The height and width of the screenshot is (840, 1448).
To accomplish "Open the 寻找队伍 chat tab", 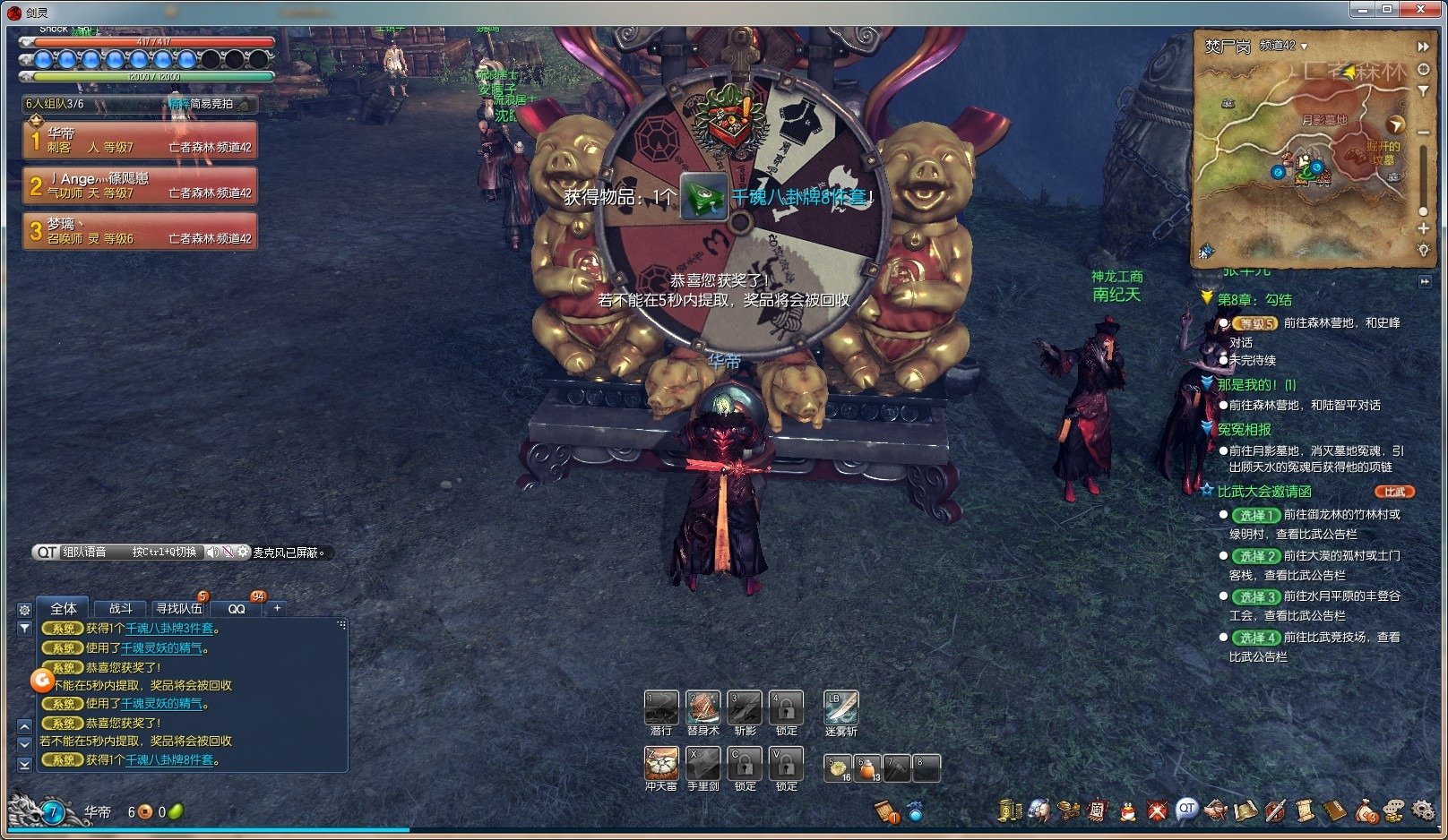I will [x=178, y=608].
